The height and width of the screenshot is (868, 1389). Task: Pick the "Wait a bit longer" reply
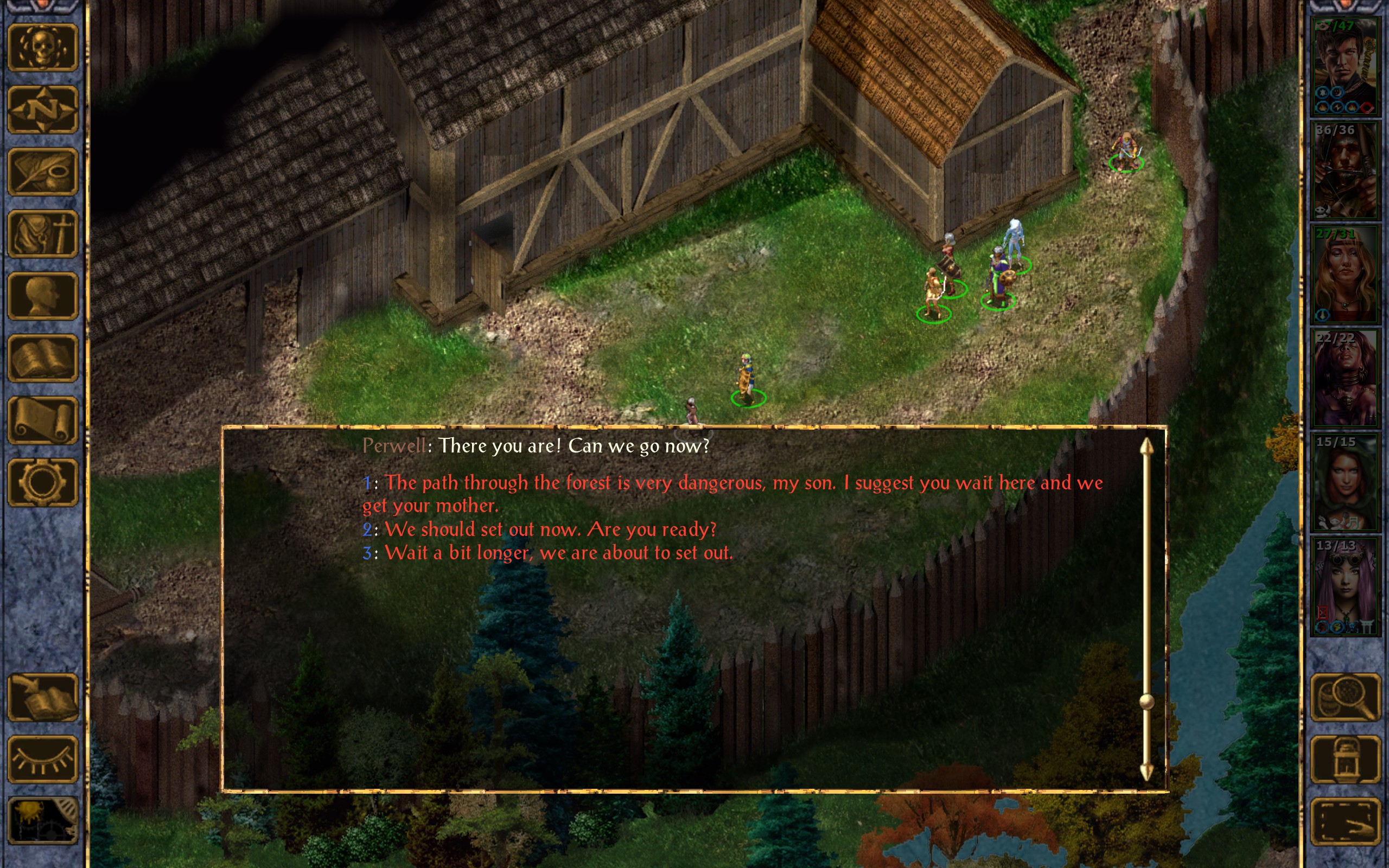[x=558, y=553]
